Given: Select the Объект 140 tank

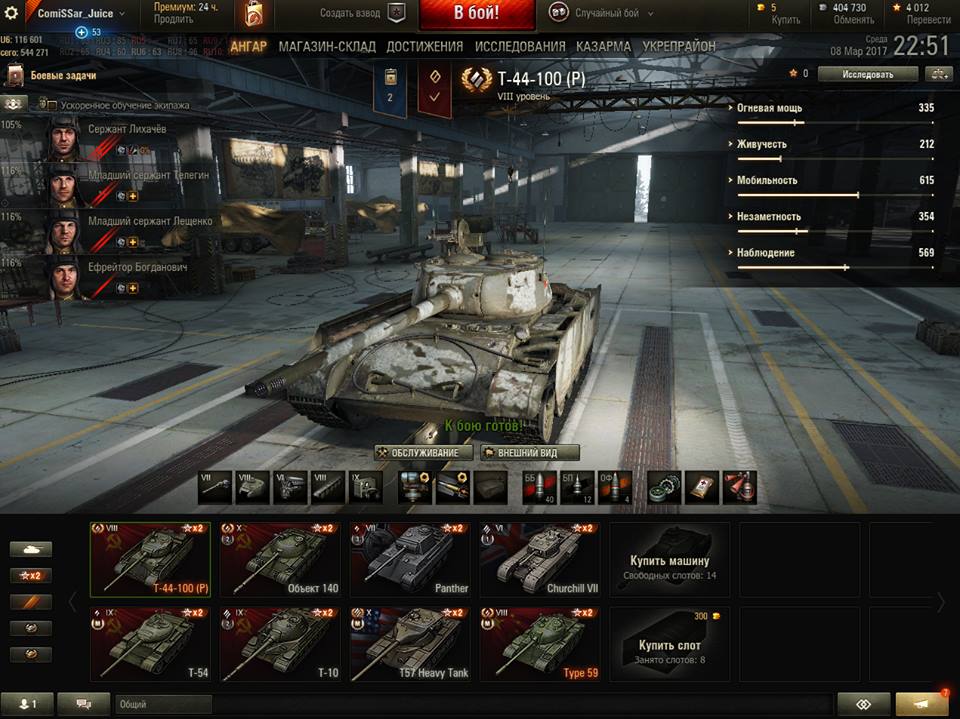Looking at the screenshot, I should [x=279, y=560].
